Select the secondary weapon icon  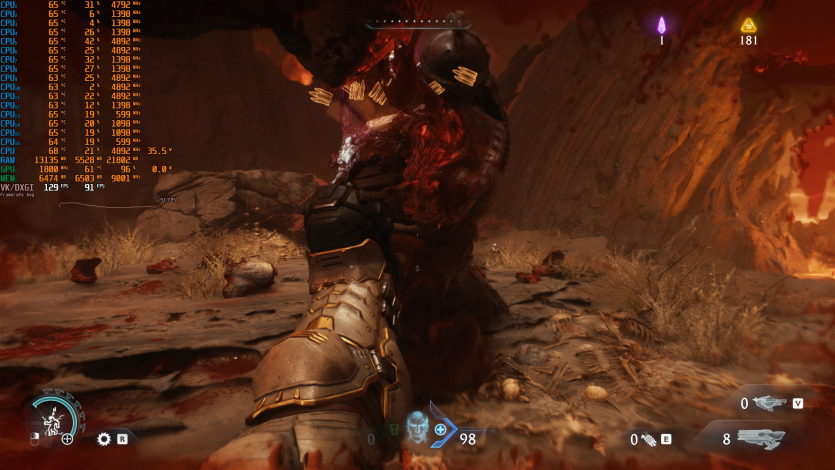tap(770, 403)
